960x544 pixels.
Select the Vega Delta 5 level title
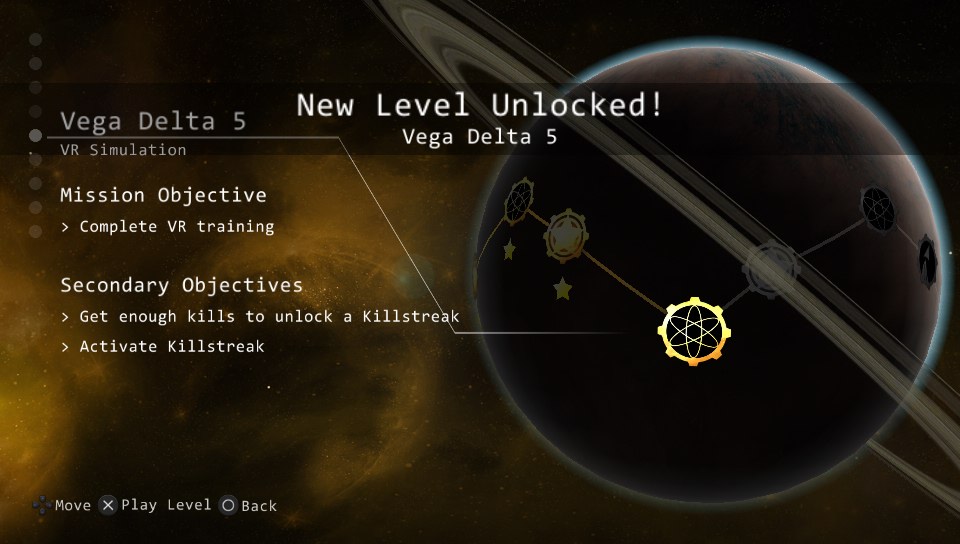click(153, 121)
